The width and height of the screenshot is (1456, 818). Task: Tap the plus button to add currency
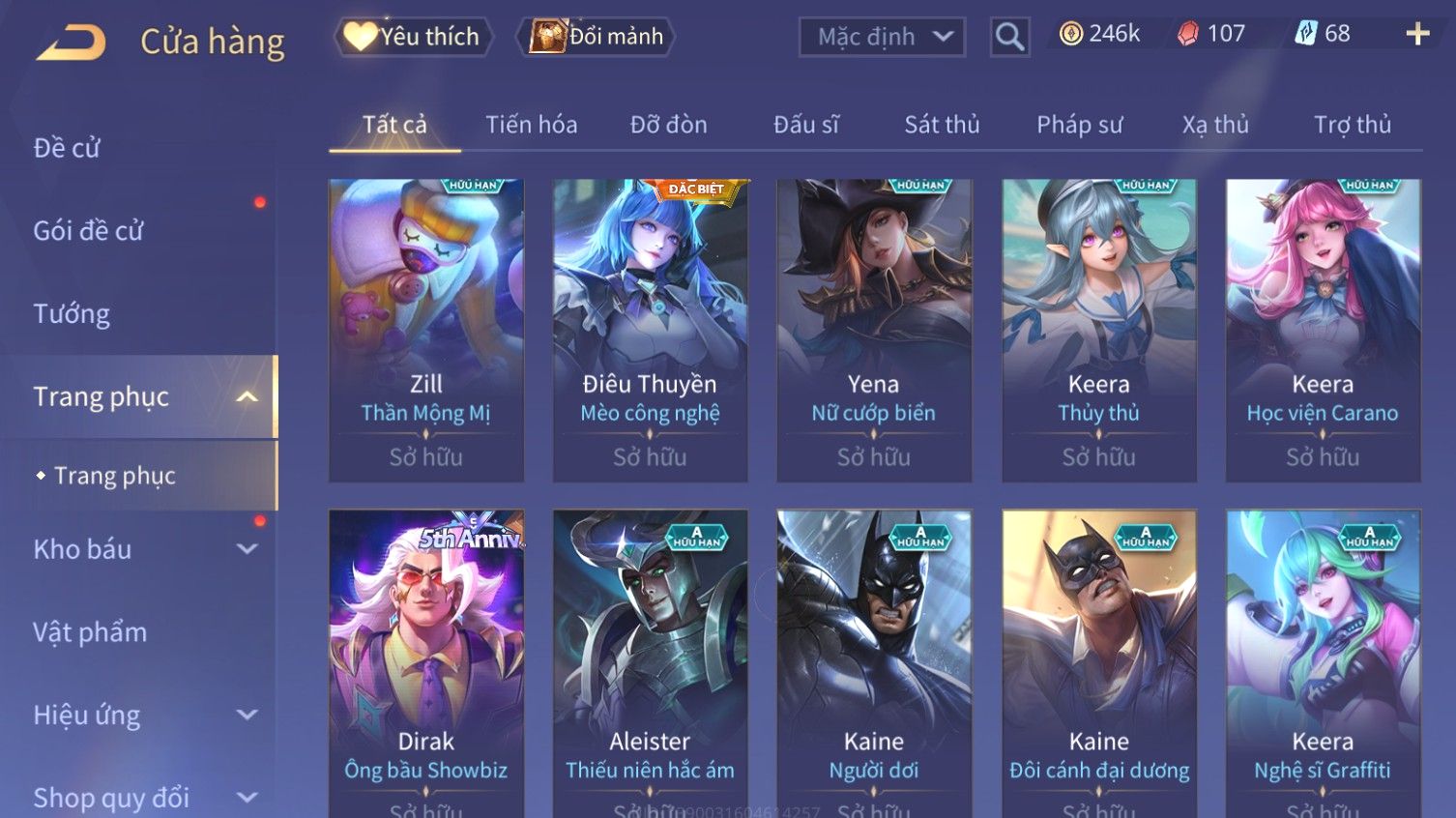click(x=1417, y=35)
